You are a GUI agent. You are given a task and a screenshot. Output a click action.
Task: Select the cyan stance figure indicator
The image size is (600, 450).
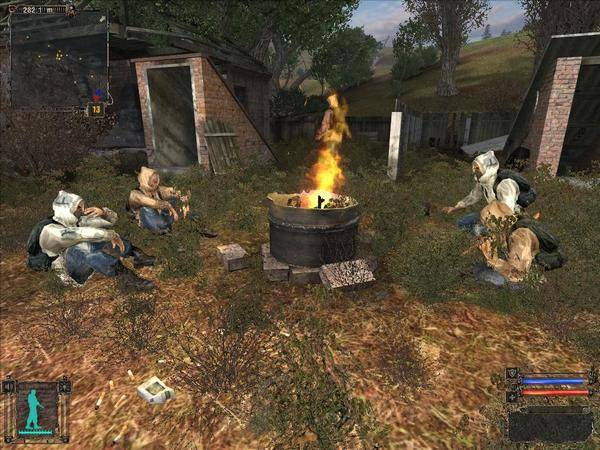click(x=33, y=408)
